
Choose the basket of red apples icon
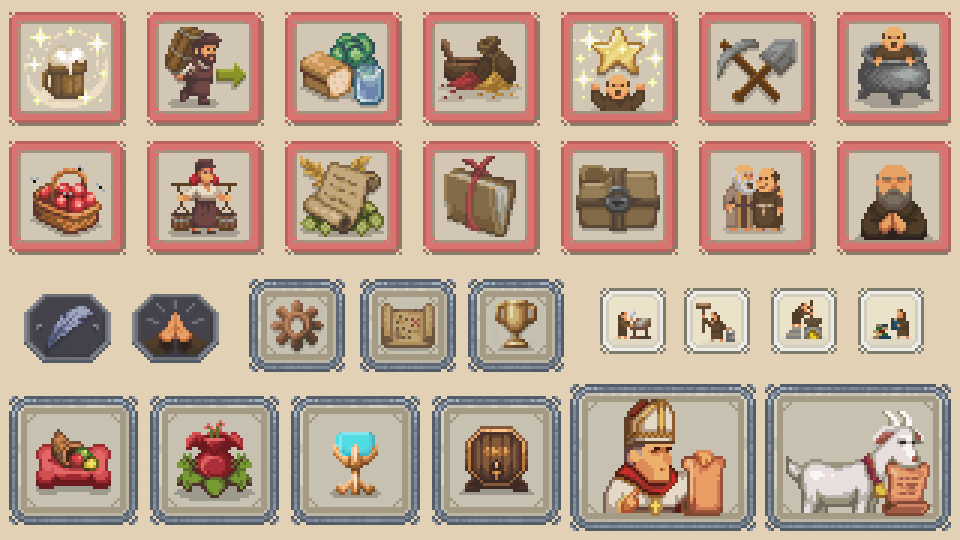pos(67,197)
